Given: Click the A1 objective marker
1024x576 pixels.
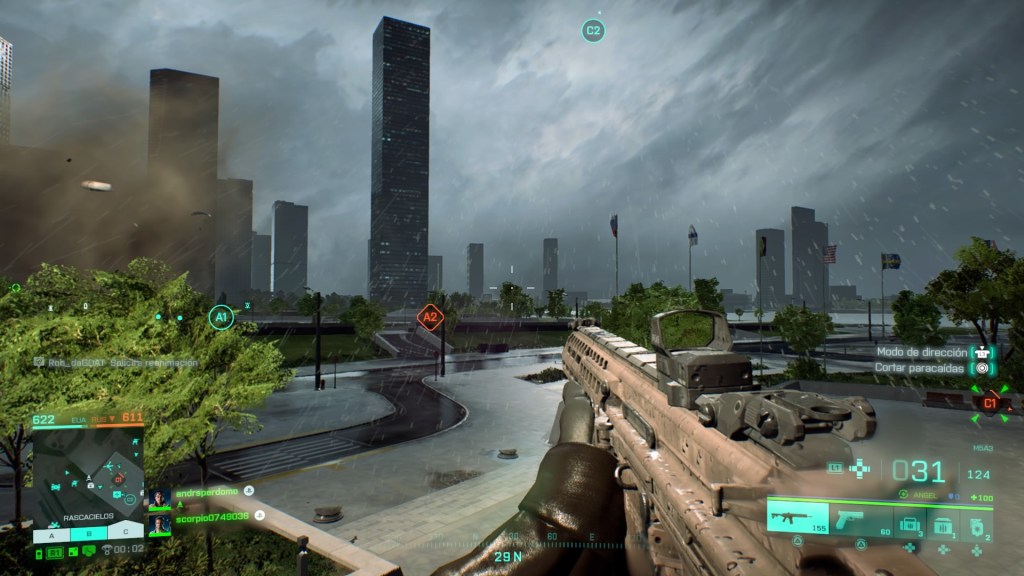Looking at the screenshot, I should coord(220,318).
